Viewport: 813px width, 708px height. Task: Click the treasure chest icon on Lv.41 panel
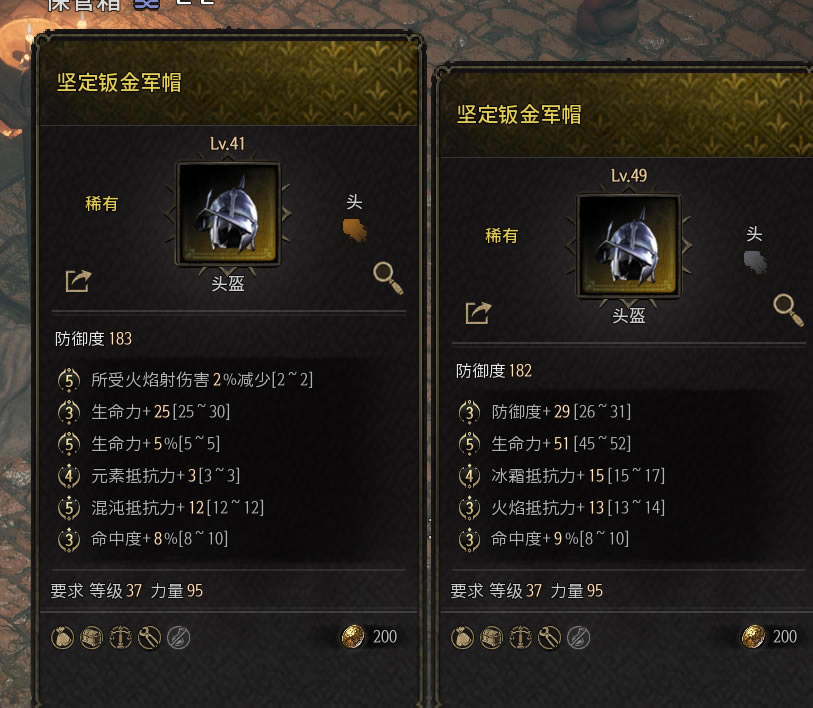(93, 637)
